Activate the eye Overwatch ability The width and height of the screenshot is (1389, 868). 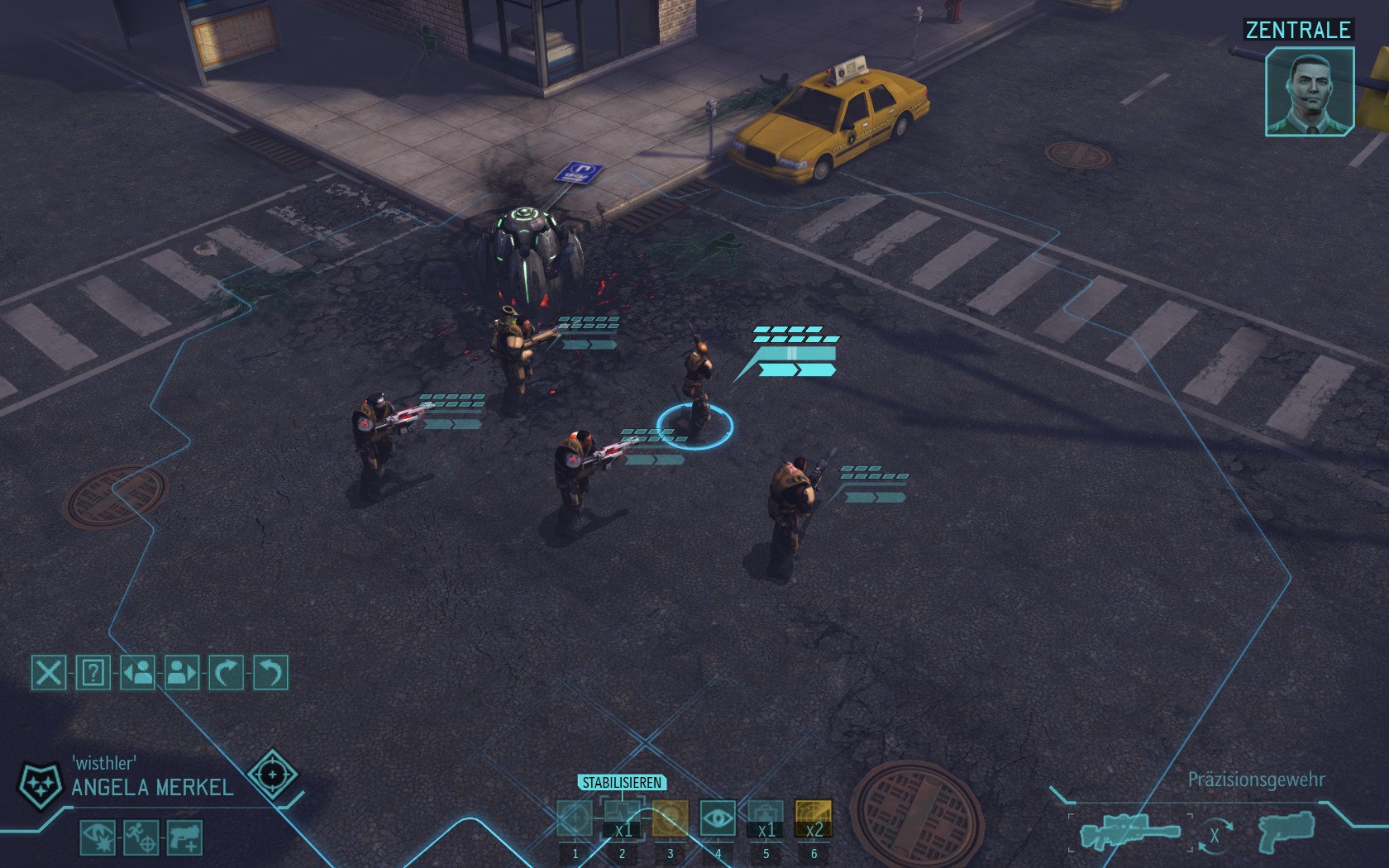point(718,819)
